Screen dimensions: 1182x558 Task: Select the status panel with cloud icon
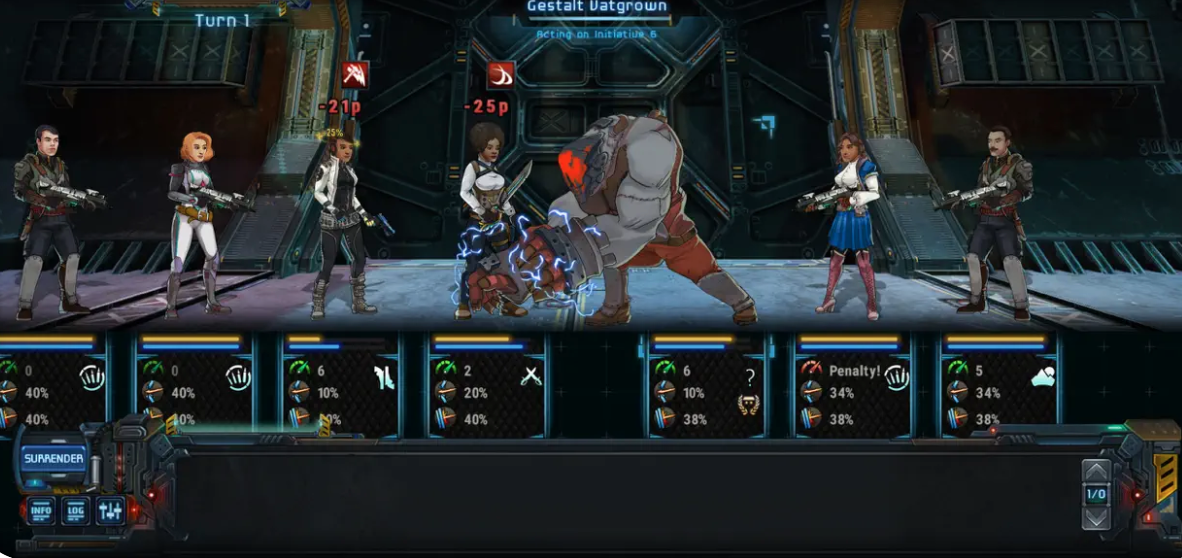coord(998,386)
